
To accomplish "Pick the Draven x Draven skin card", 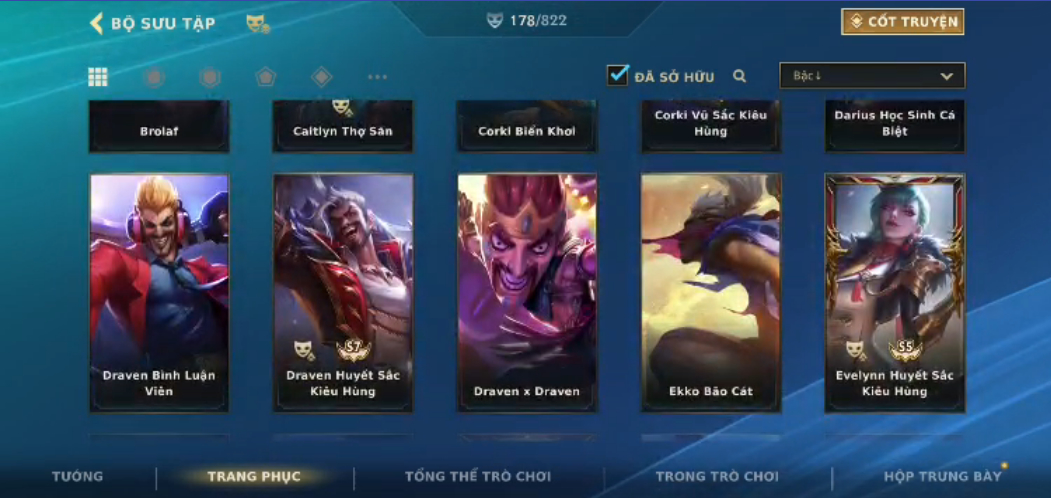I will point(527,292).
